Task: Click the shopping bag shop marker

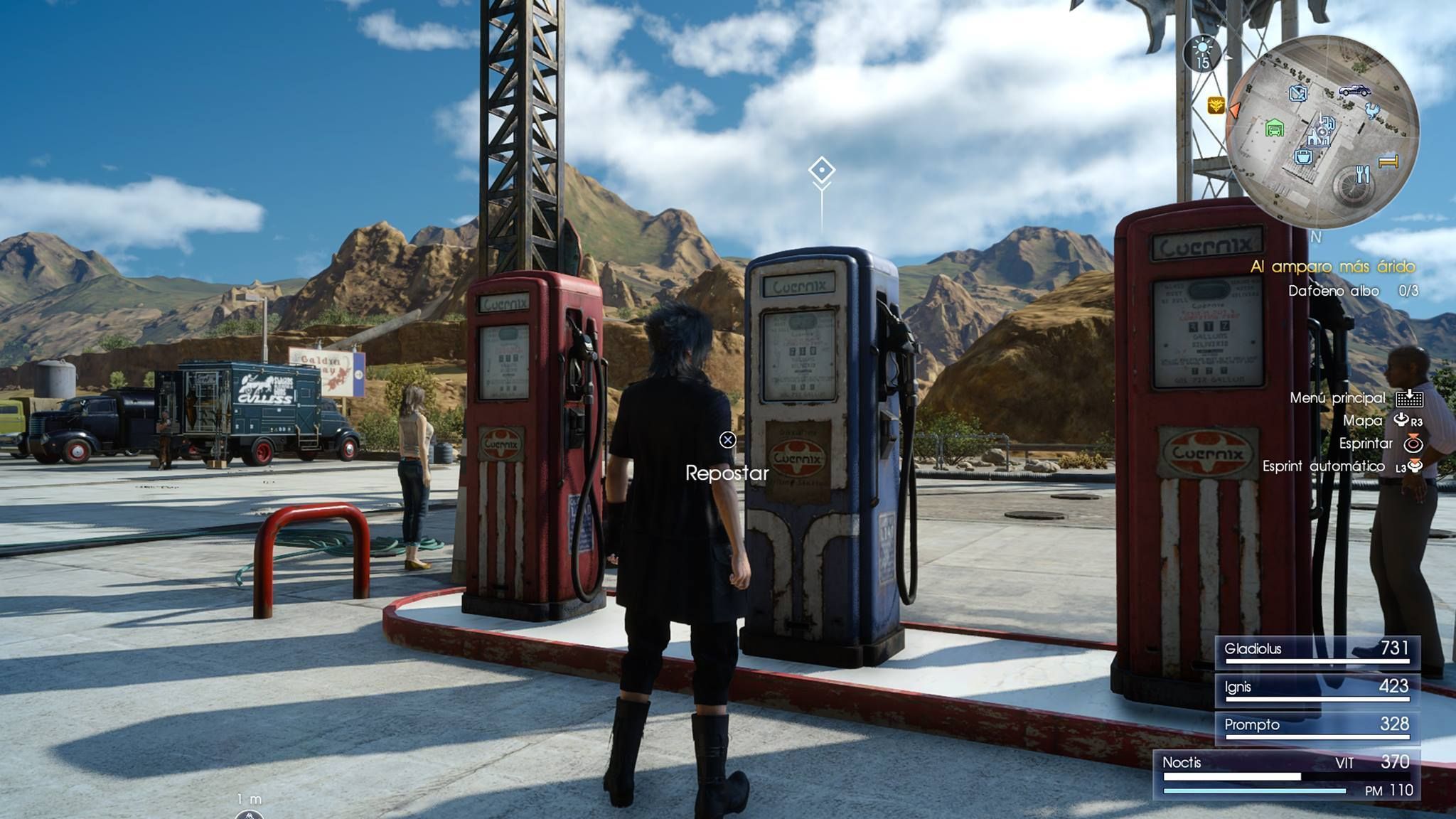Action: click(x=1302, y=156)
